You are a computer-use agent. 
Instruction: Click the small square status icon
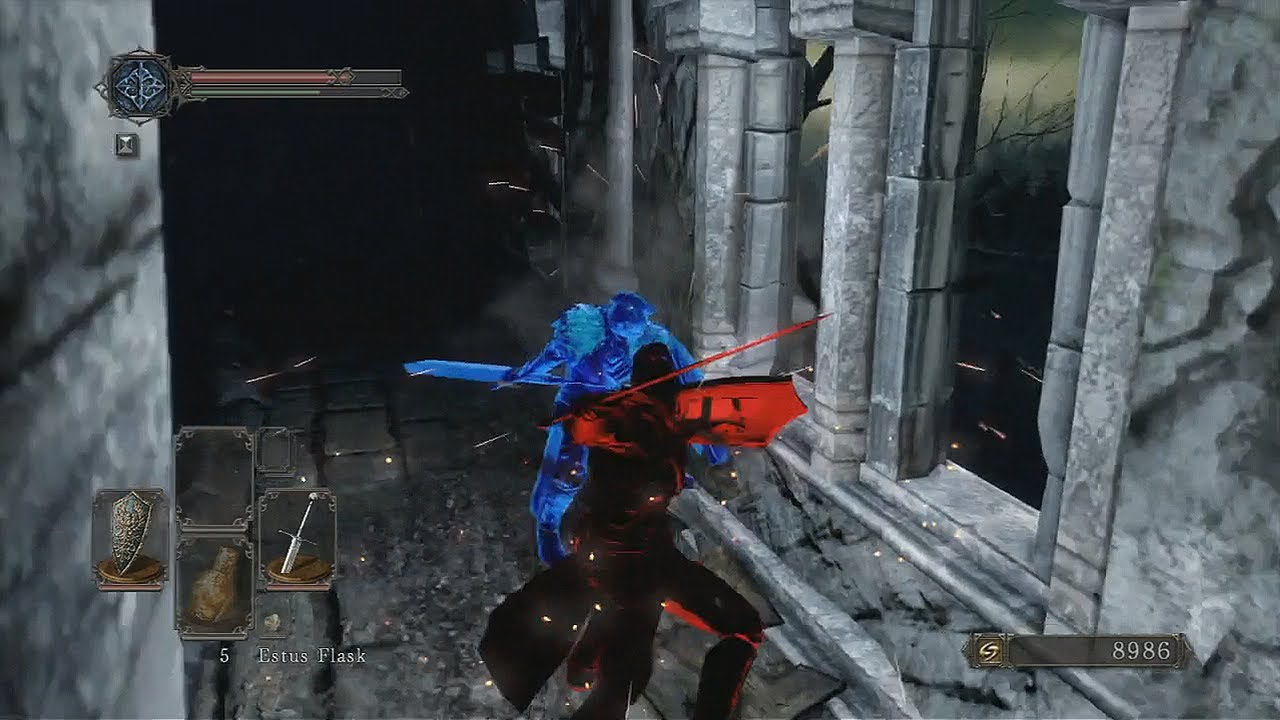coord(126,145)
